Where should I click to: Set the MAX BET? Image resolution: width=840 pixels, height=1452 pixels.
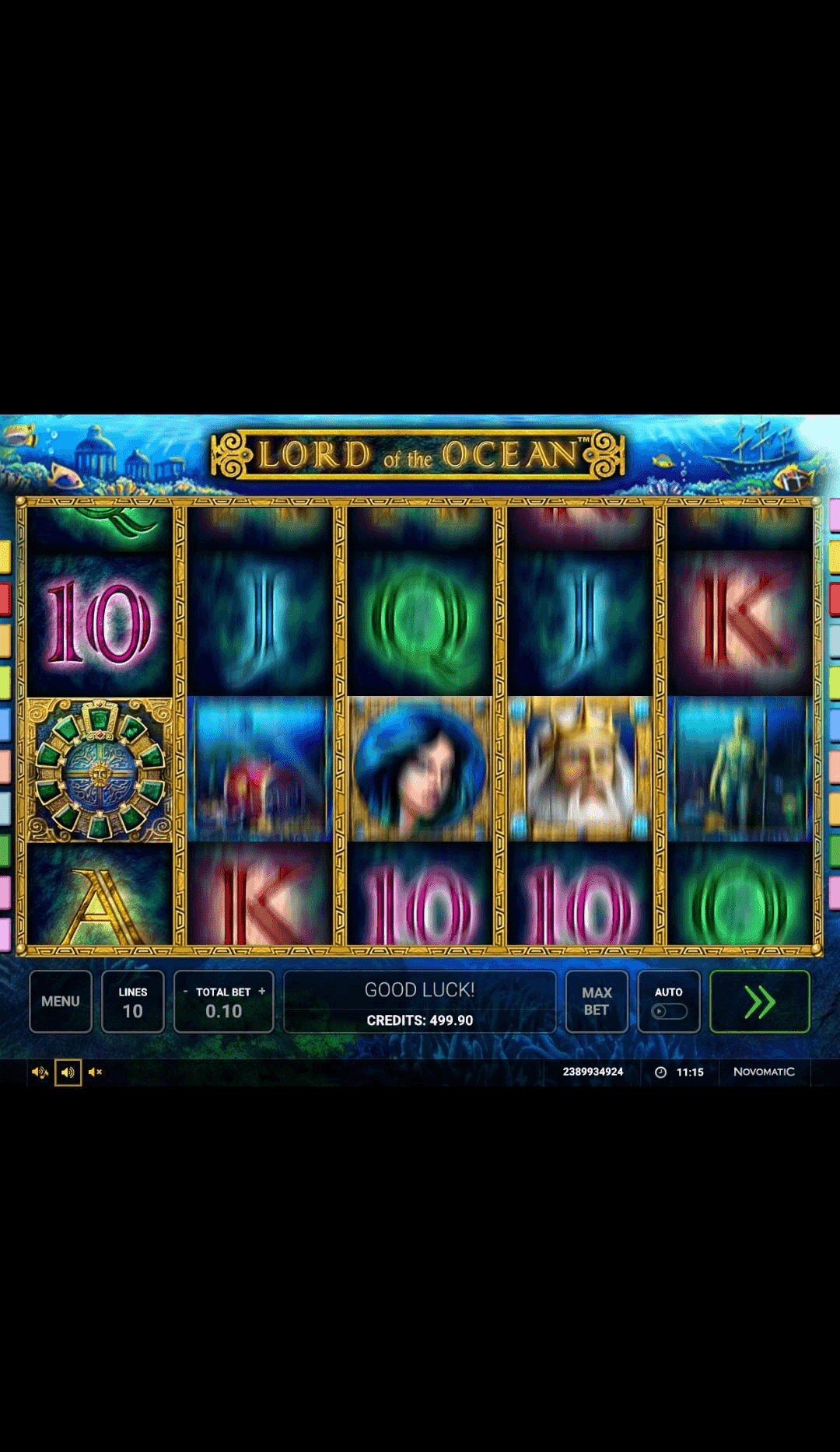tap(597, 1001)
